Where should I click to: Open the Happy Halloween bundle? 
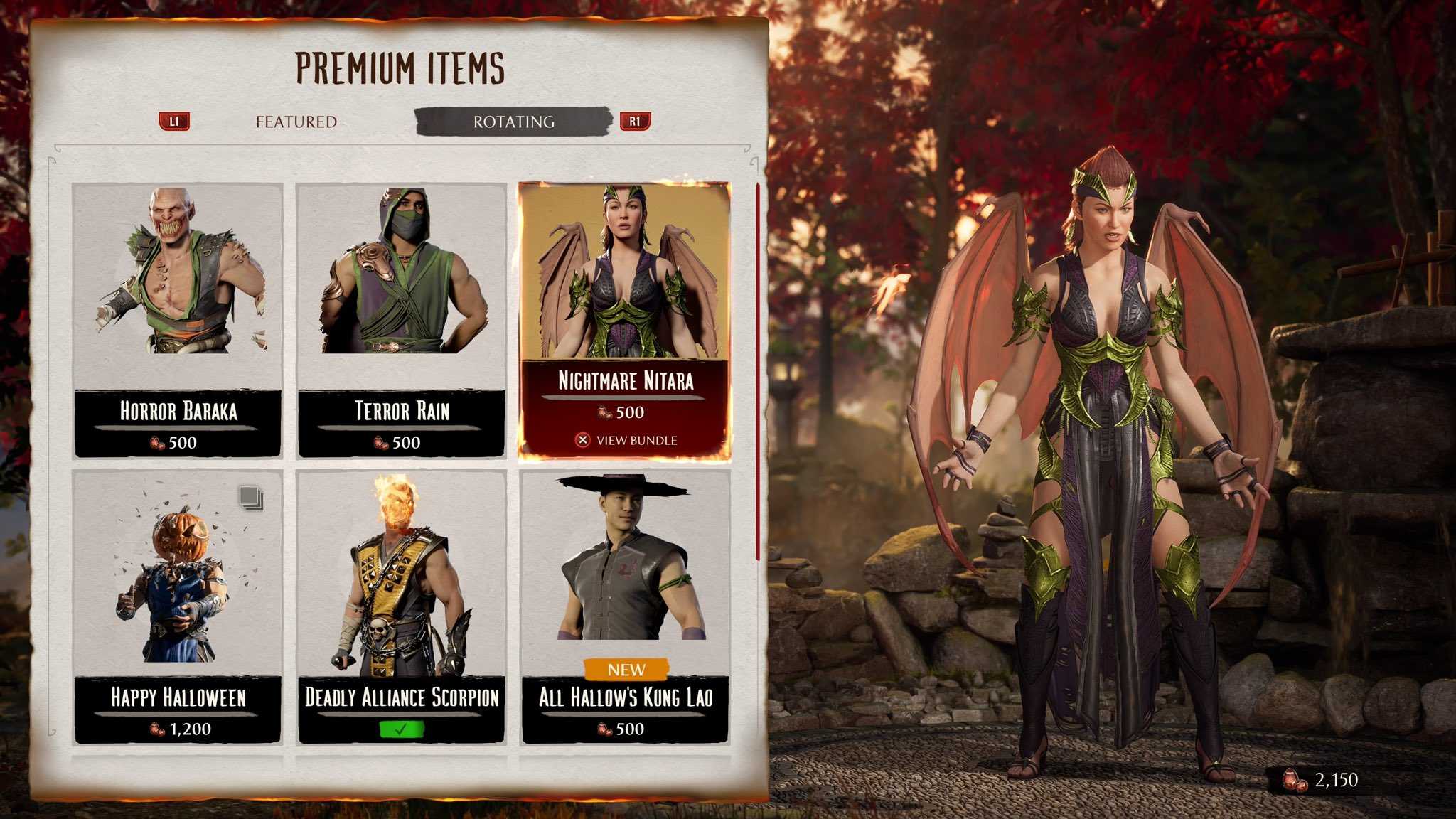pyautogui.click(x=178, y=606)
